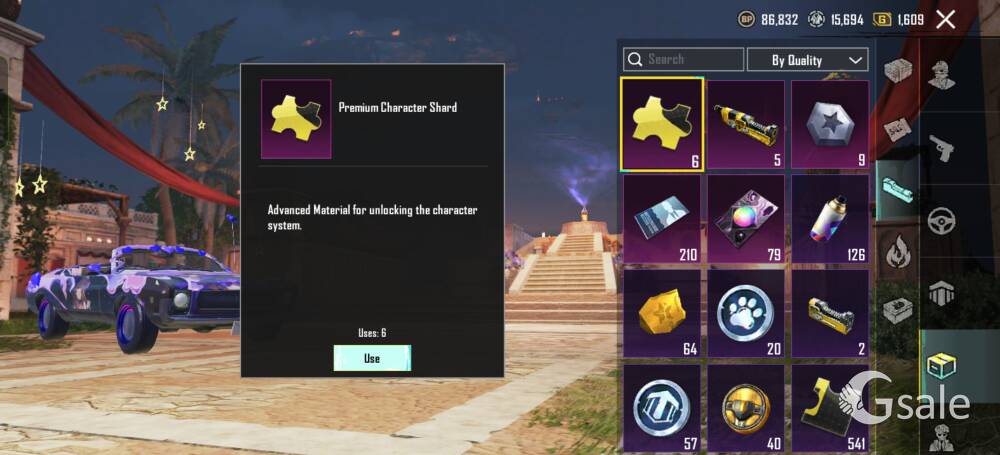This screenshot has width=1000, height=455.
Task: Type in the inventory Search field
Action: pyautogui.click(x=690, y=60)
